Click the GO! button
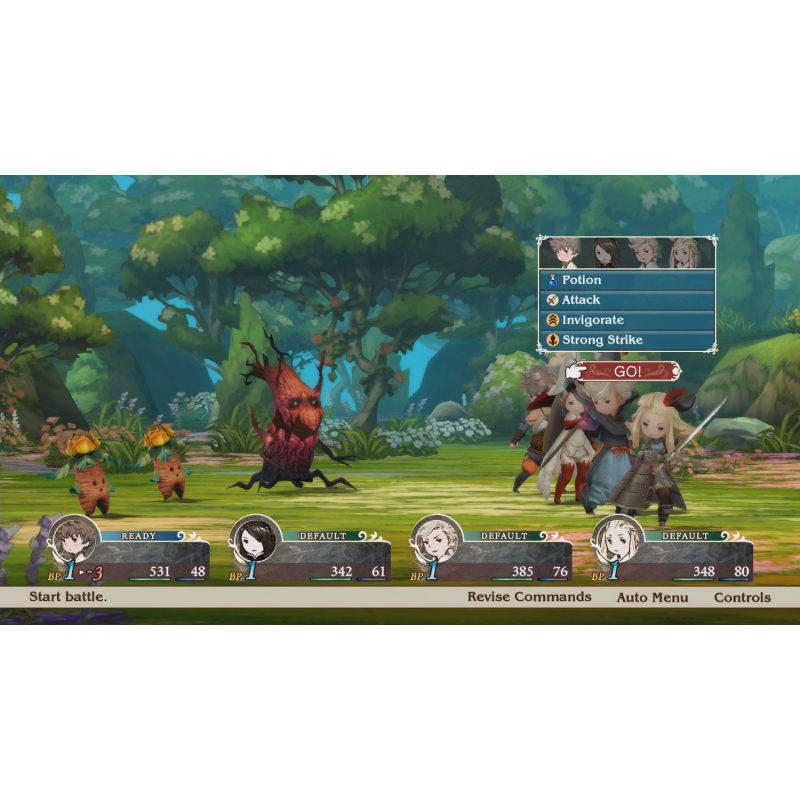The width and height of the screenshot is (800, 800). pyautogui.click(x=627, y=371)
